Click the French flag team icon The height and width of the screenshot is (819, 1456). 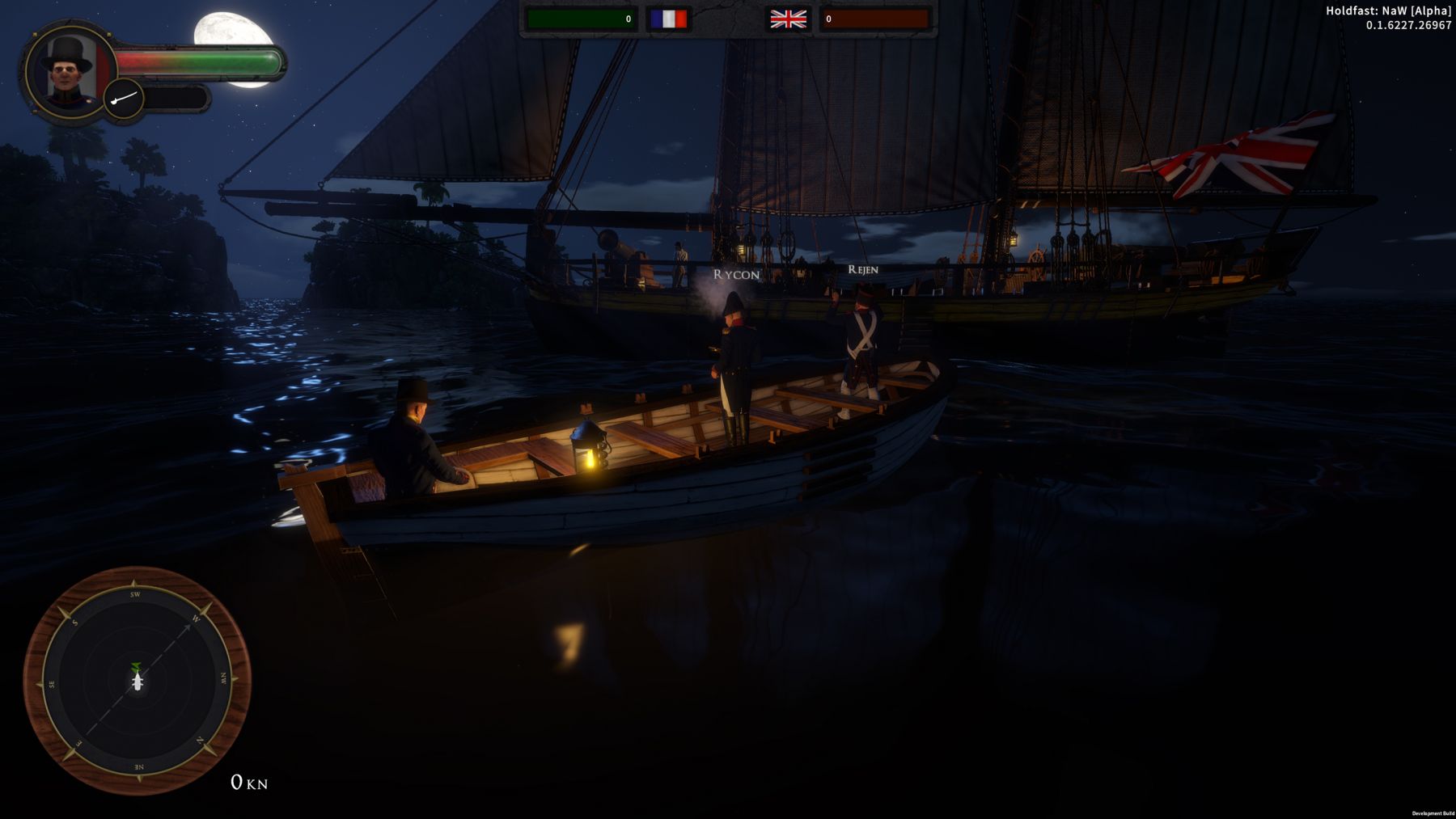pyautogui.click(x=668, y=19)
